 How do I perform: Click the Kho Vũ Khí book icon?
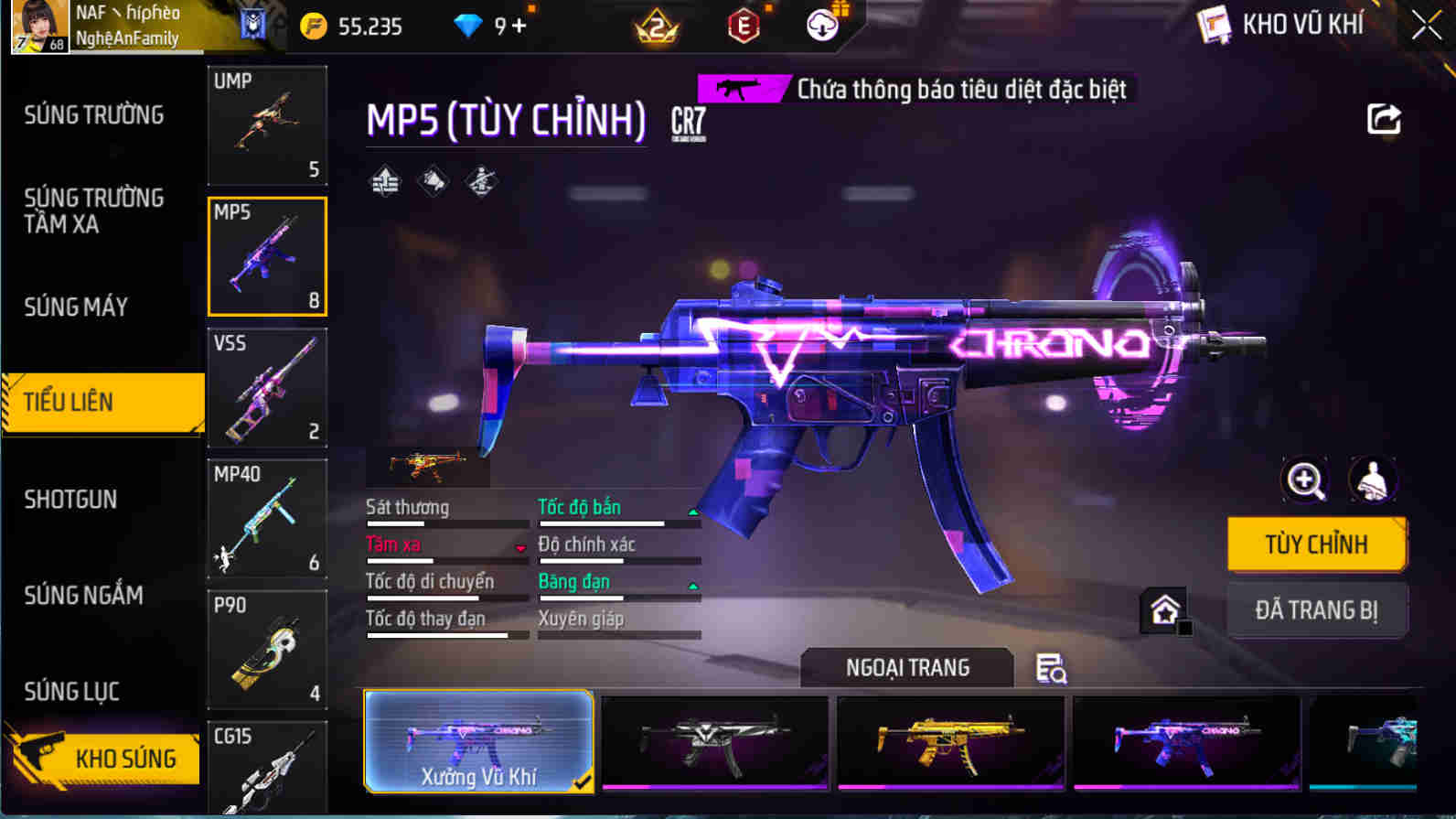pyautogui.click(x=1215, y=24)
